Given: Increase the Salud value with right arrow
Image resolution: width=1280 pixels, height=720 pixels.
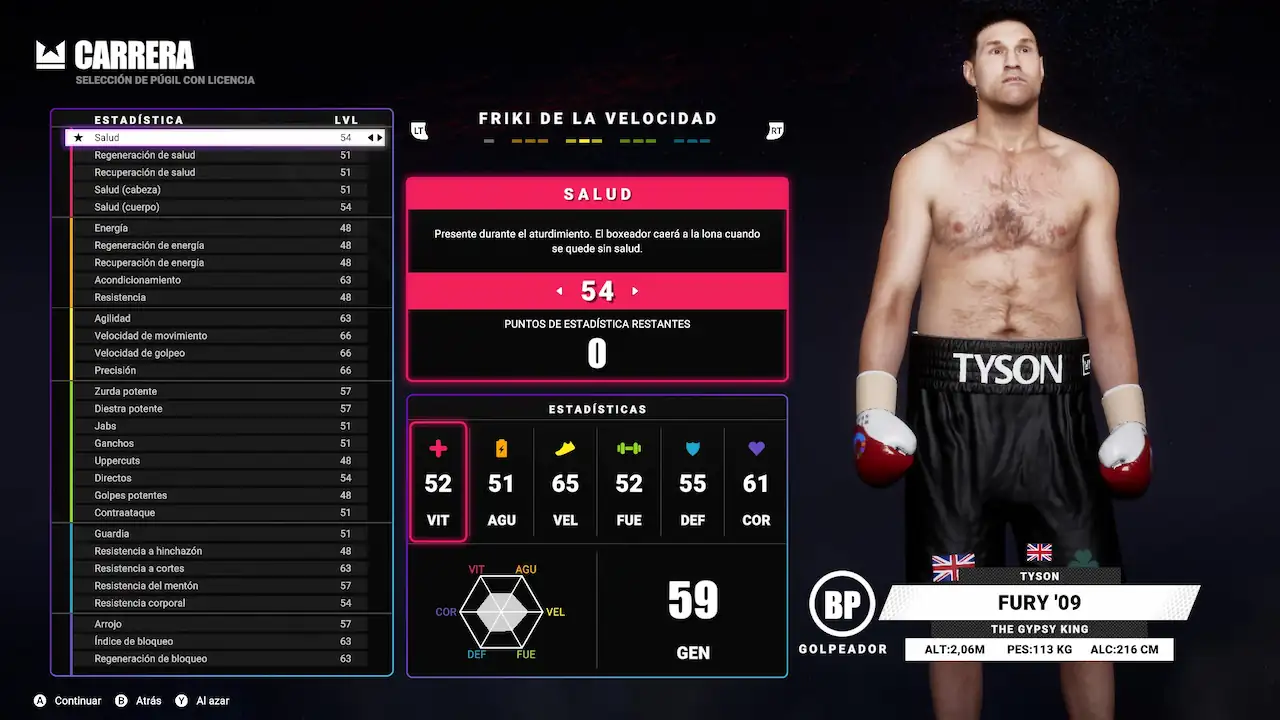Looking at the screenshot, I should point(635,291).
